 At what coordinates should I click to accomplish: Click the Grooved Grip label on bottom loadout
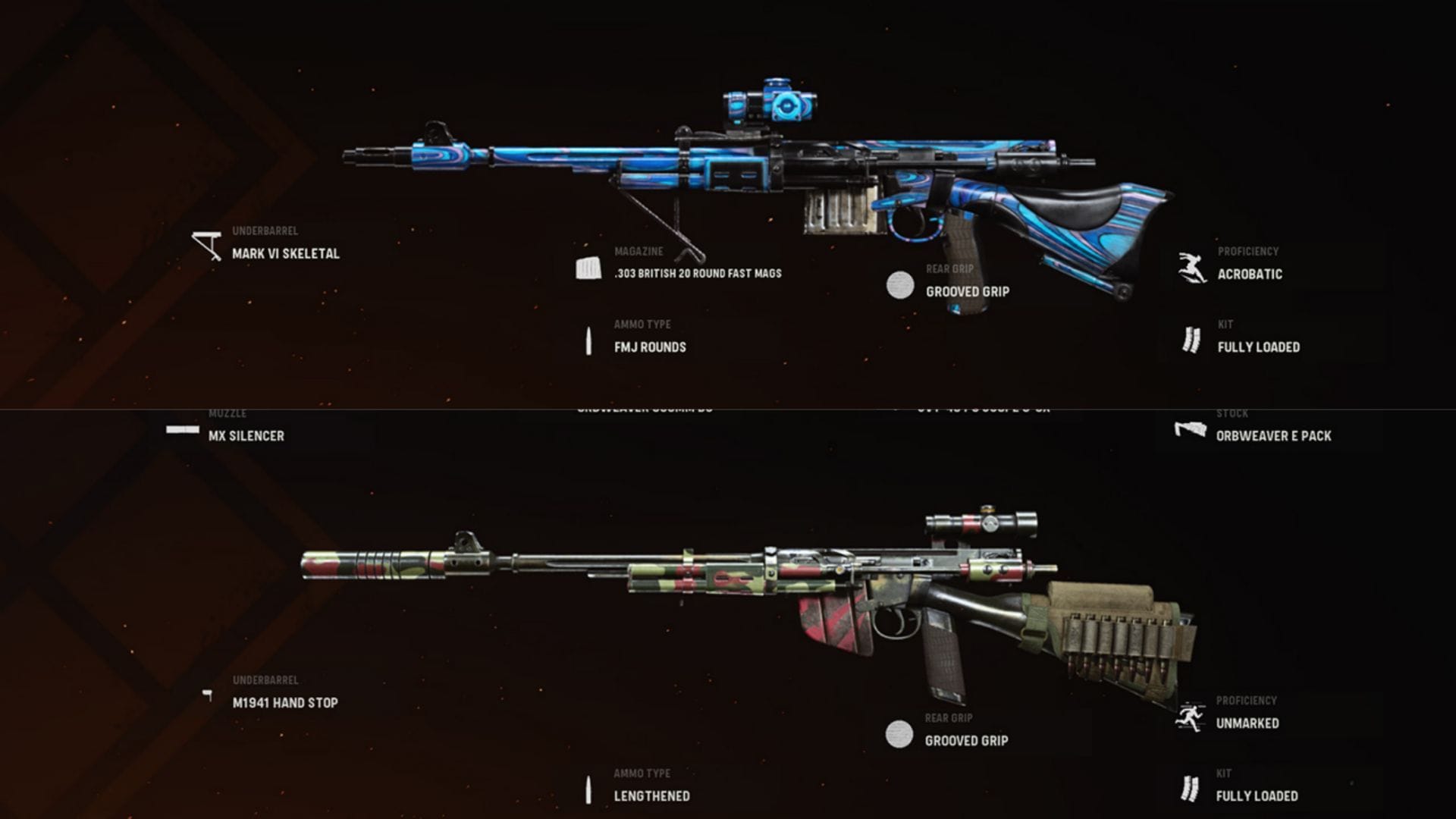(x=966, y=739)
